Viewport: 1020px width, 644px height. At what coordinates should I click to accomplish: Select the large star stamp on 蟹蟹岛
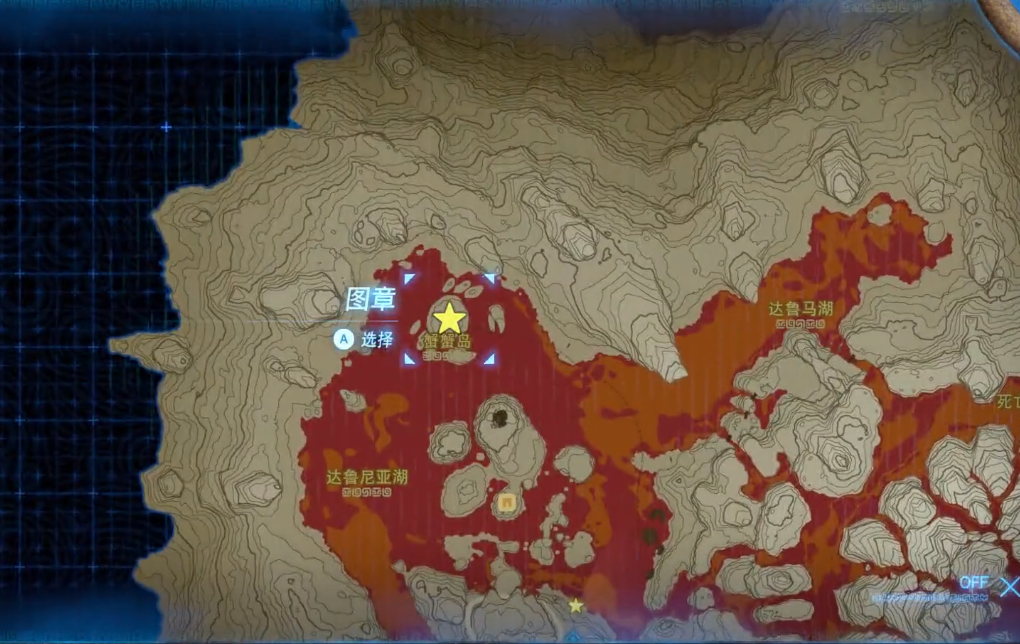[449, 318]
